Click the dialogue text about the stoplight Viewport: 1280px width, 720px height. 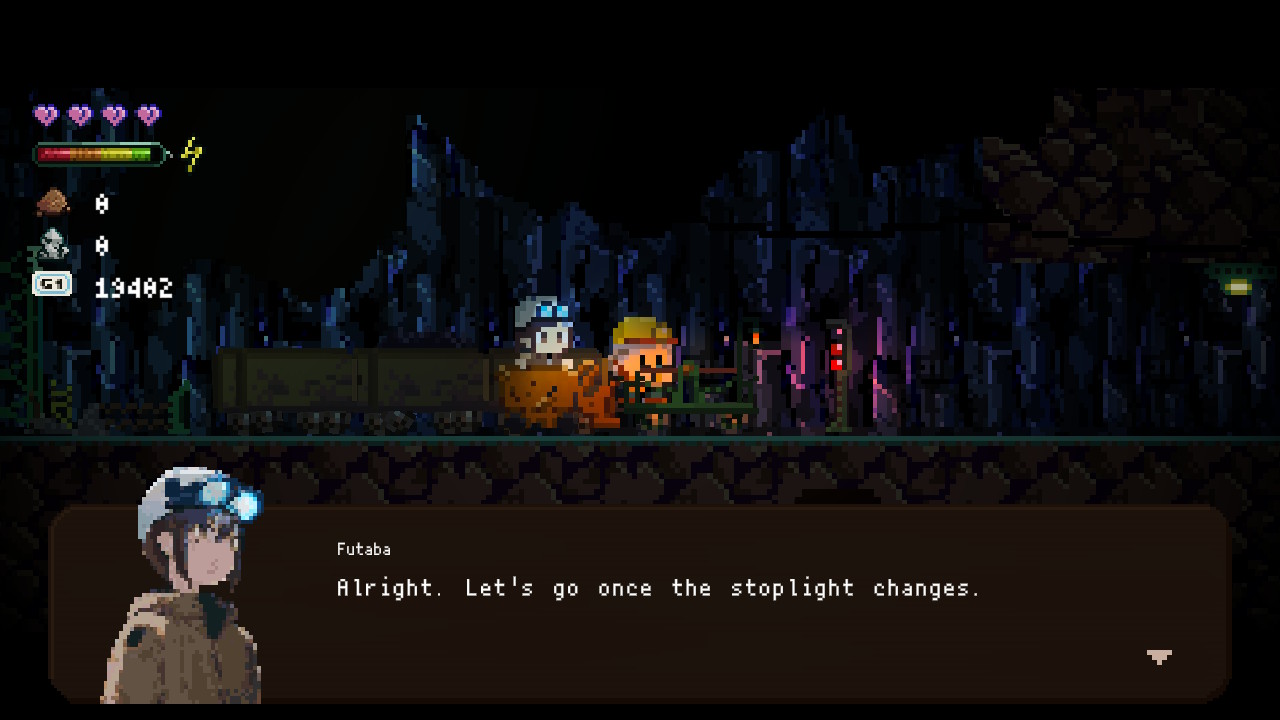pyautogui.click(x=657, y=588)
